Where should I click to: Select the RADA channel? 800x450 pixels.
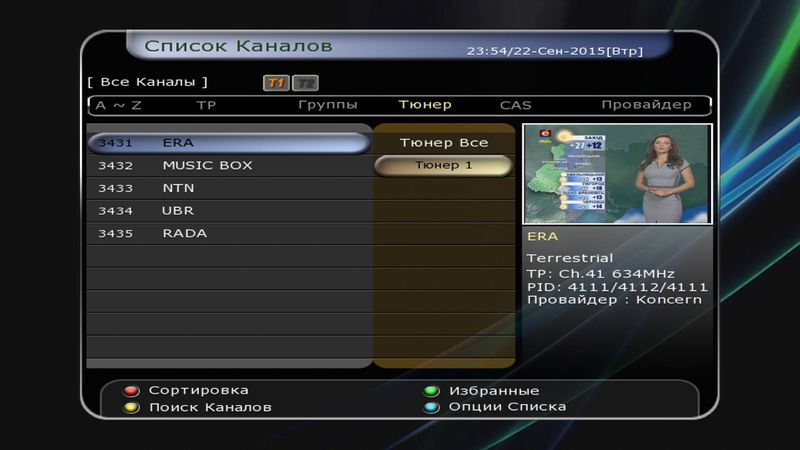[228, 233]
